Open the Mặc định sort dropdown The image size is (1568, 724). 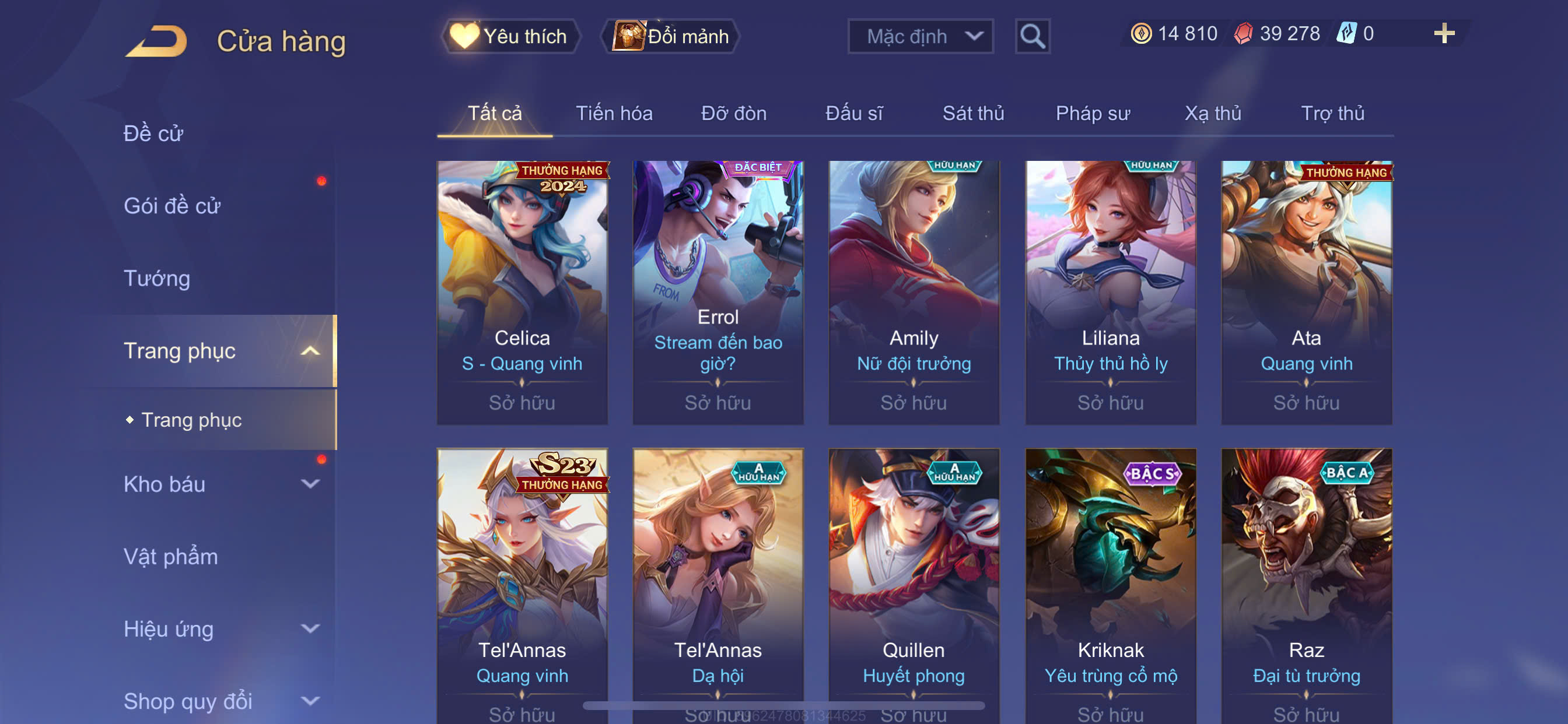(x=920, y=37)
